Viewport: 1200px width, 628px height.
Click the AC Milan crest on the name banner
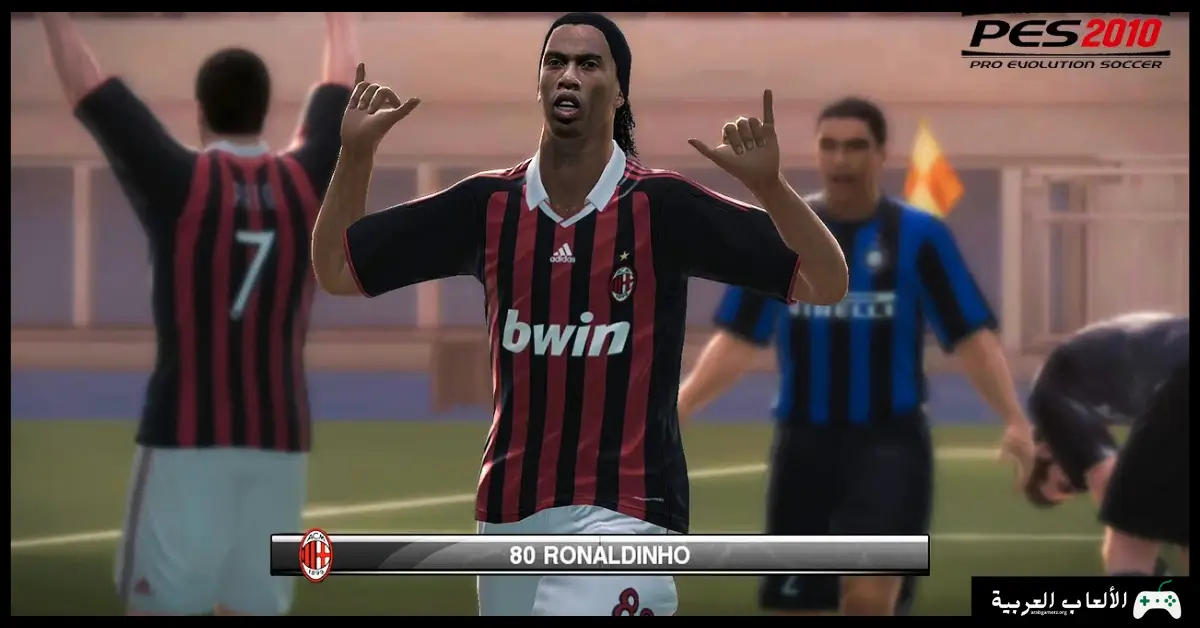pyautogui.click(x=316, y=555)
